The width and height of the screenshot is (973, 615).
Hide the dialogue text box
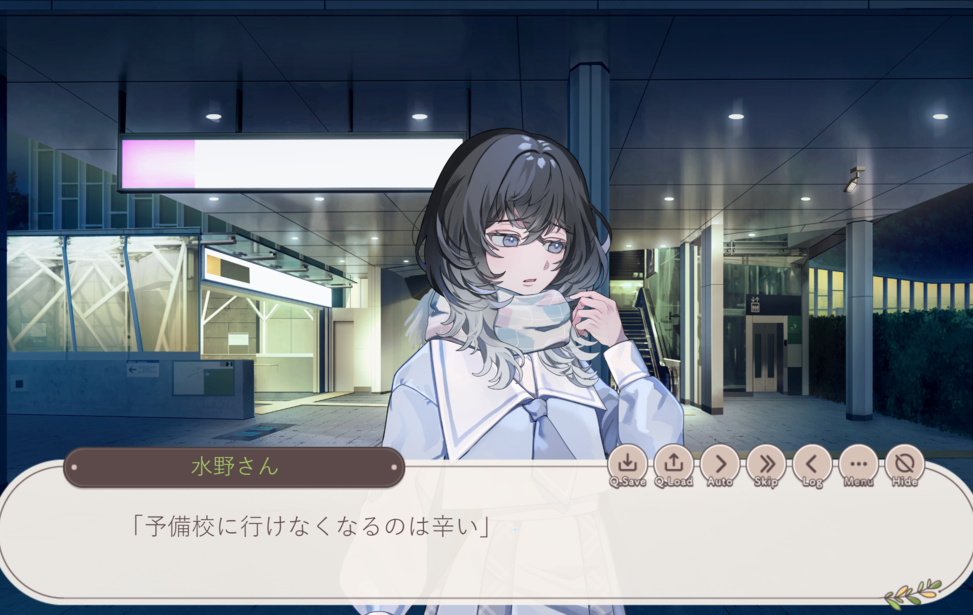[x=904, y=464]
